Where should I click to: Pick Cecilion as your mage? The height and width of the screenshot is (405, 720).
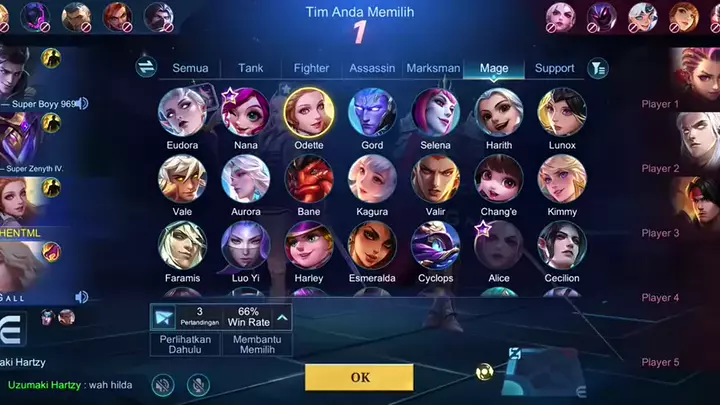[x=562, y=245]
